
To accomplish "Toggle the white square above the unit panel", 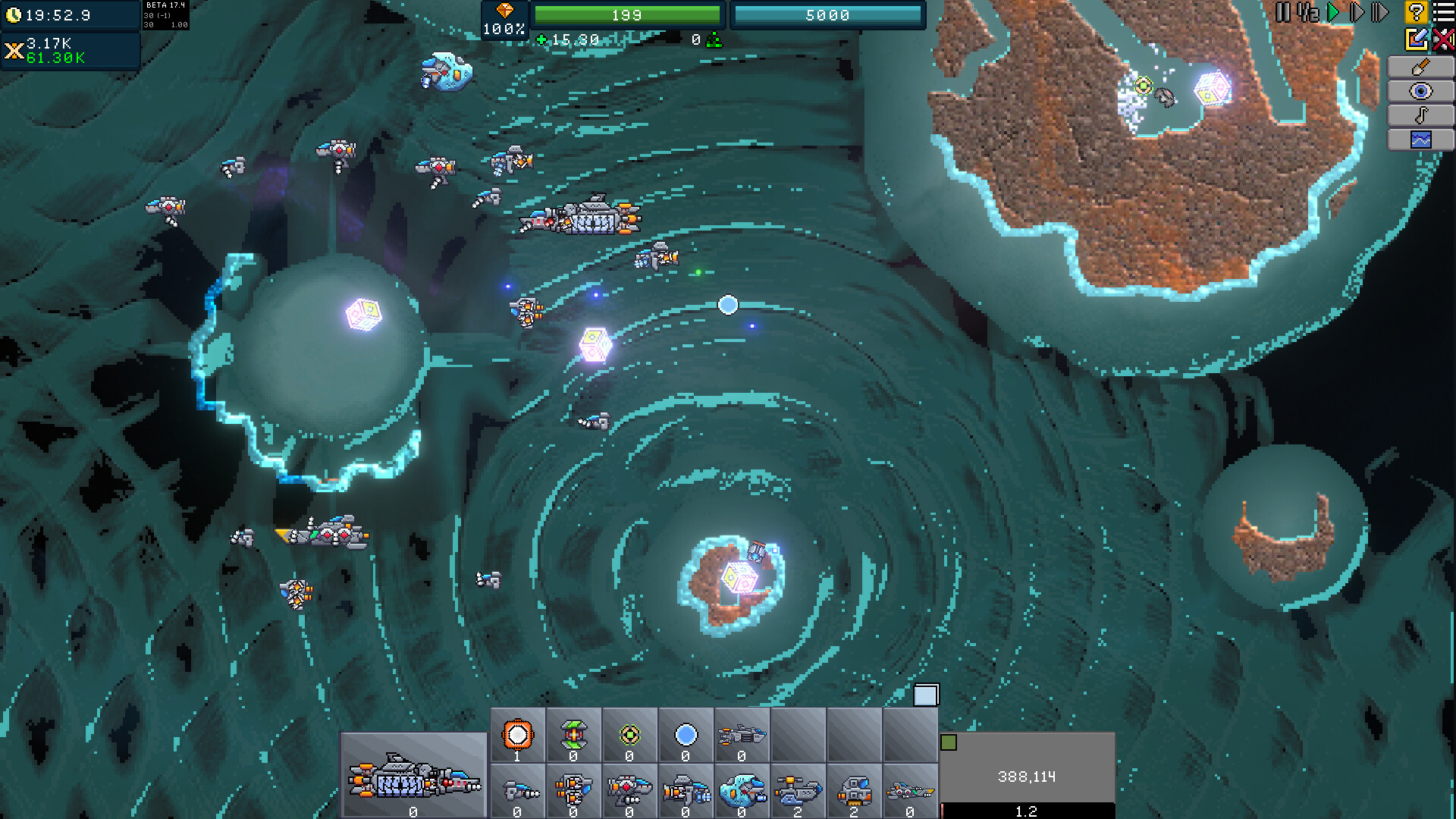I will [926, 693].
